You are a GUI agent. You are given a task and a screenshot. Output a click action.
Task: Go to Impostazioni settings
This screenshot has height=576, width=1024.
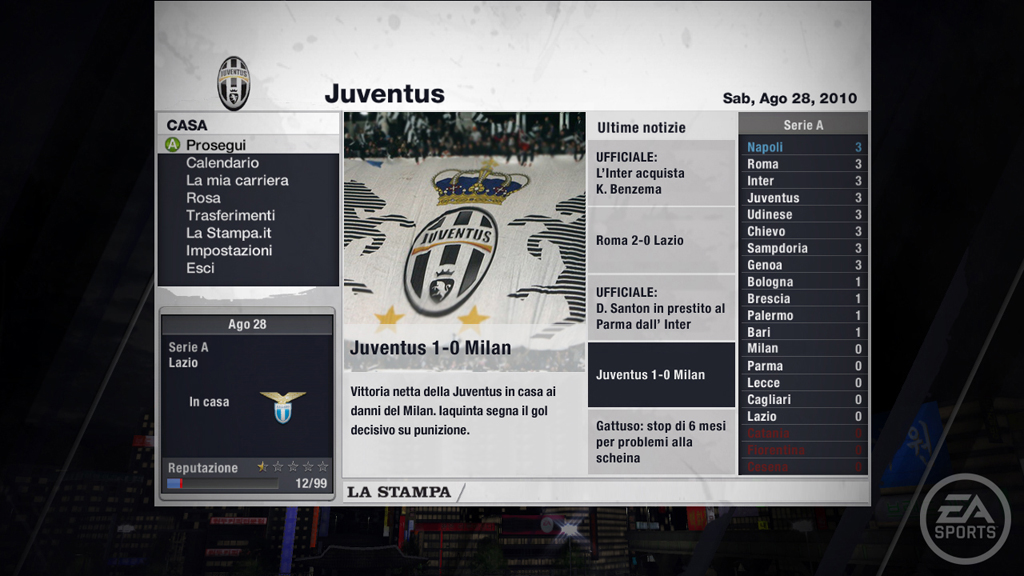point(228,251)
